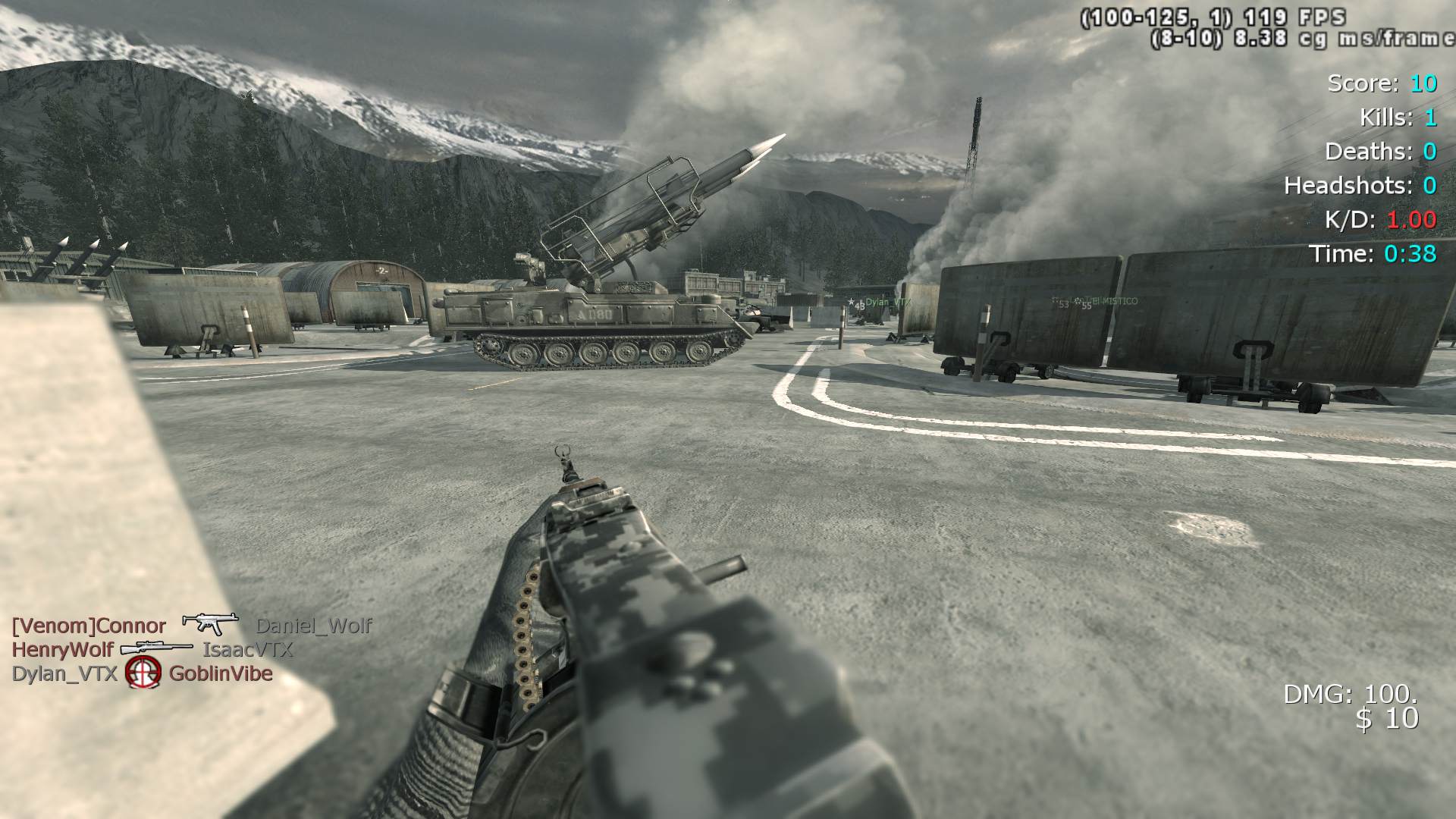The image size is (1456, 819).
Task: Select the sniper rifle killfeed icon
Action: tap(157, 648)
